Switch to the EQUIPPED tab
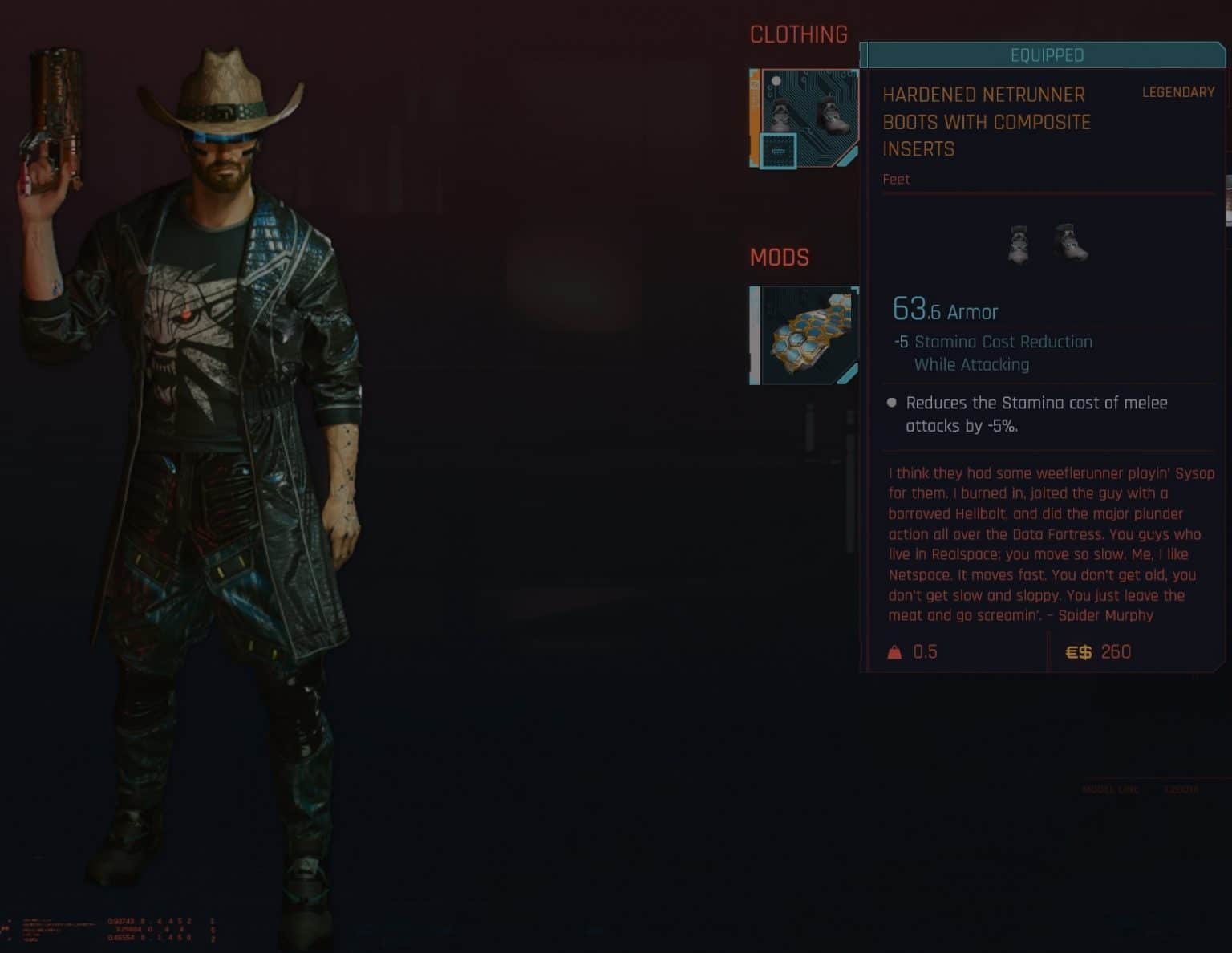The width and height of the screenshot is (1232, 953). (x=1045, y=55)
